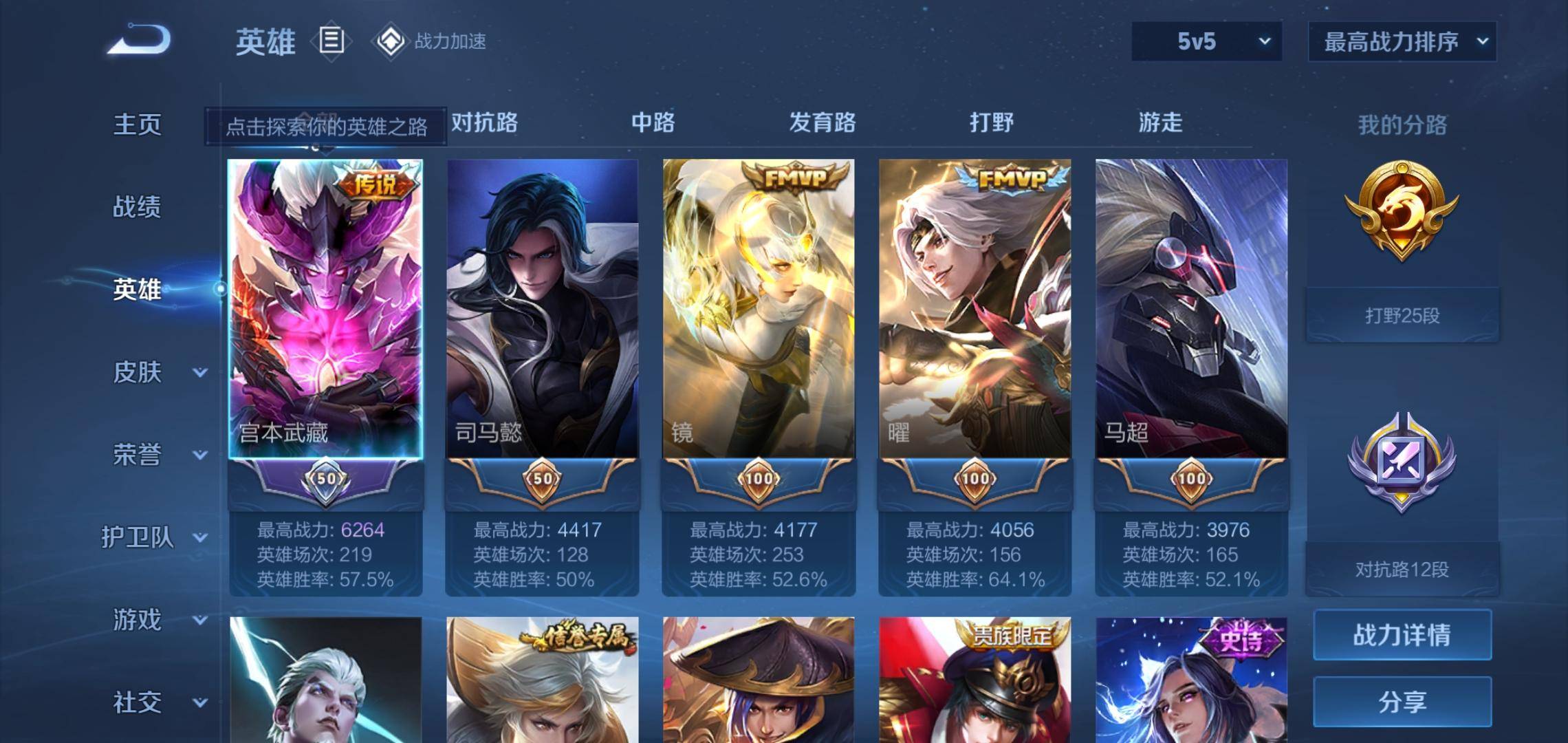The image size is (1568, 743).
Task: Expand the 皮肤 menu section
Action: point(158,372)
